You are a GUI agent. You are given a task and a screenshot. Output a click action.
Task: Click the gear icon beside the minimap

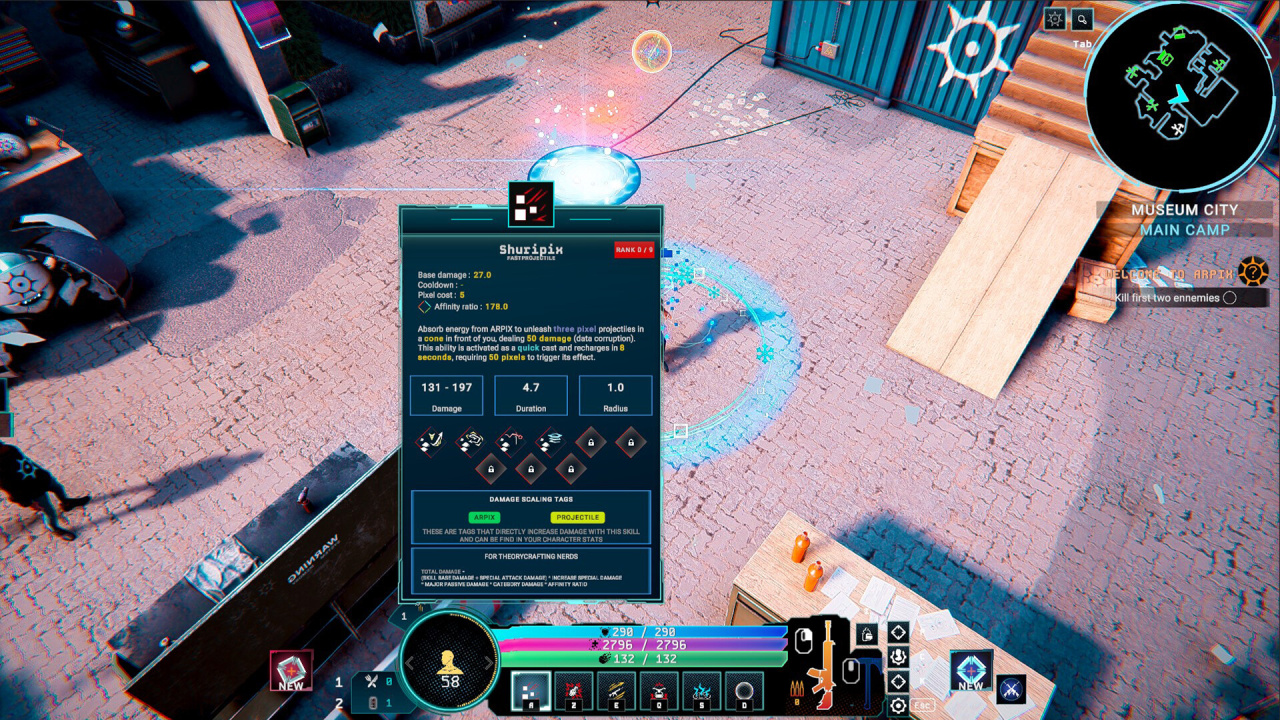pos(1055,19)
